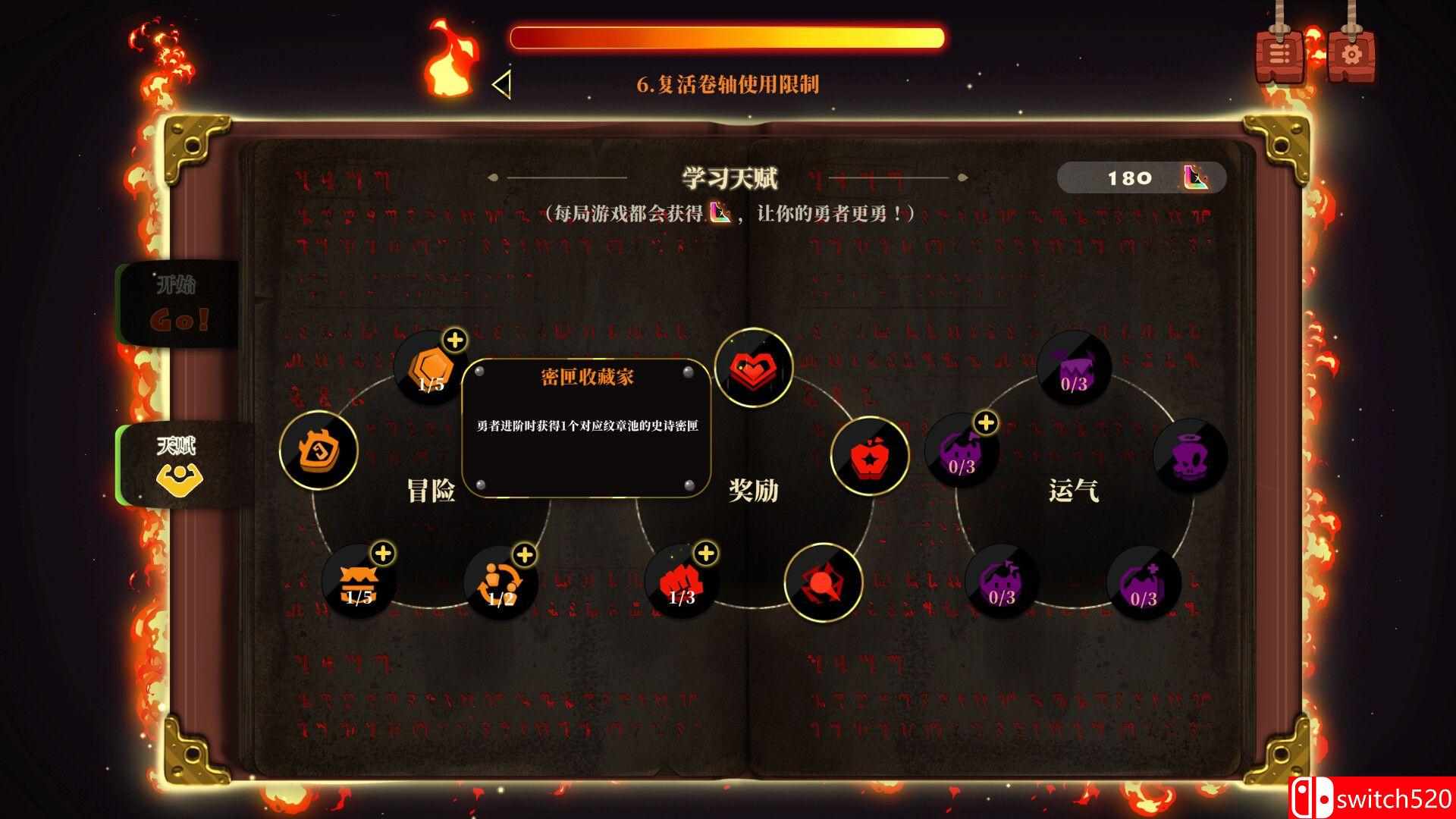
Task: Click the plus button on the hexagon badge talent
Action: (455, 340)
